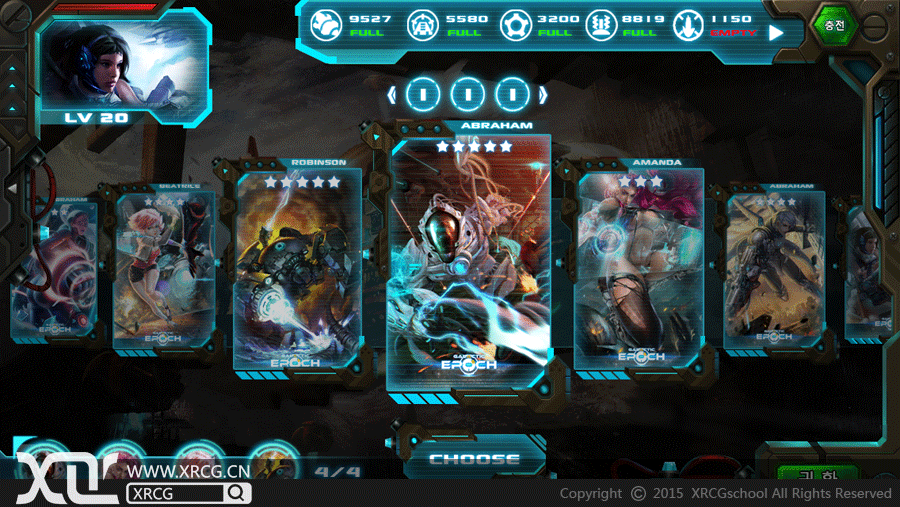Image resolution: width=900 pixels, height=507 pixels.
Task: Expand the resource bar with the white arrow
Action: tap(776, 32)
